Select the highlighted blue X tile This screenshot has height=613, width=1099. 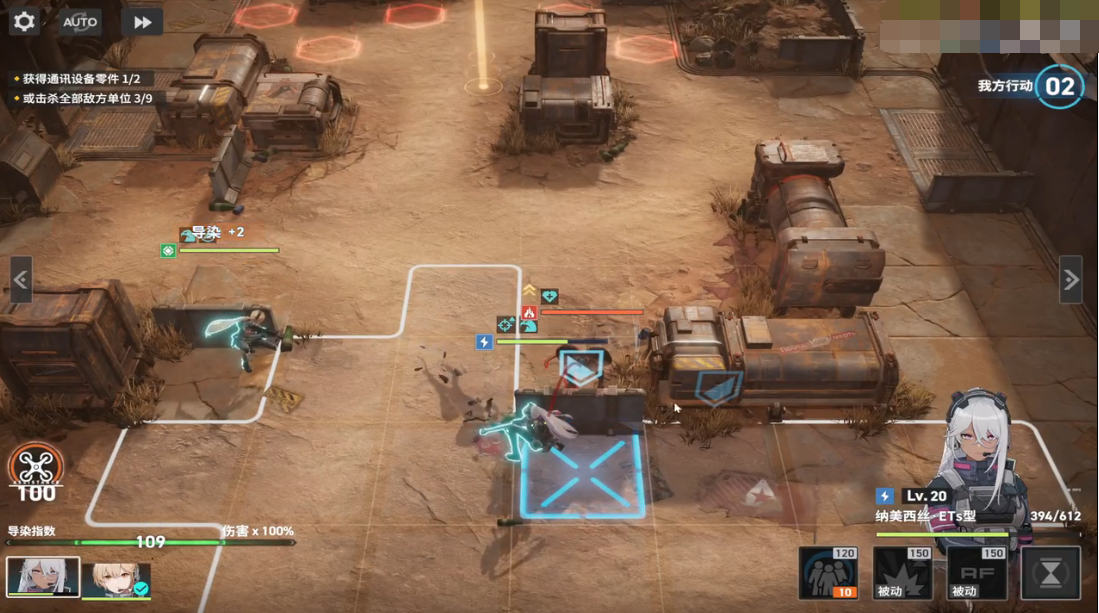pyautogui.click(x=580, y=476)
